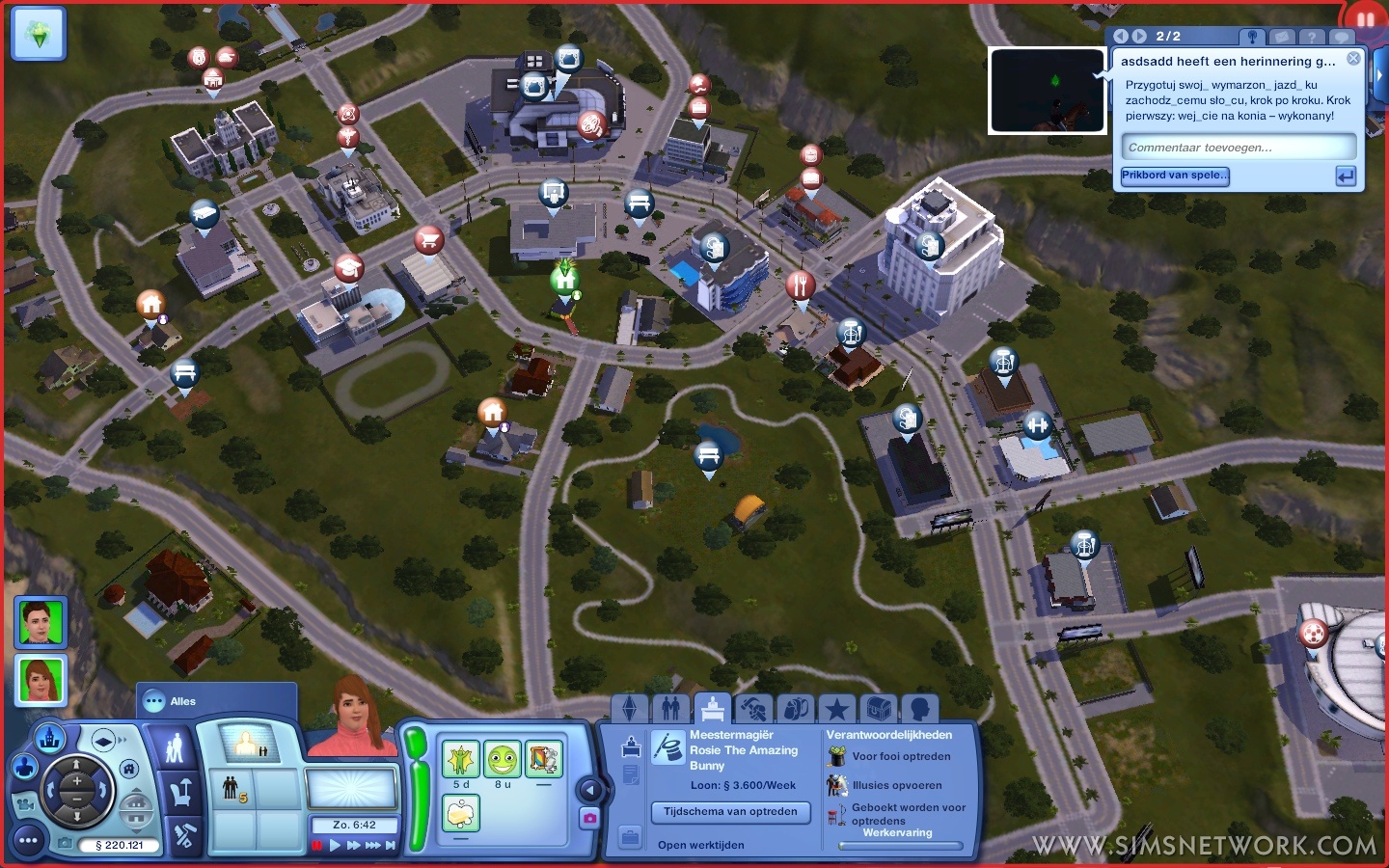
Task: Open the star-shaped opportunities tab
Action: [x=836, y=709]
